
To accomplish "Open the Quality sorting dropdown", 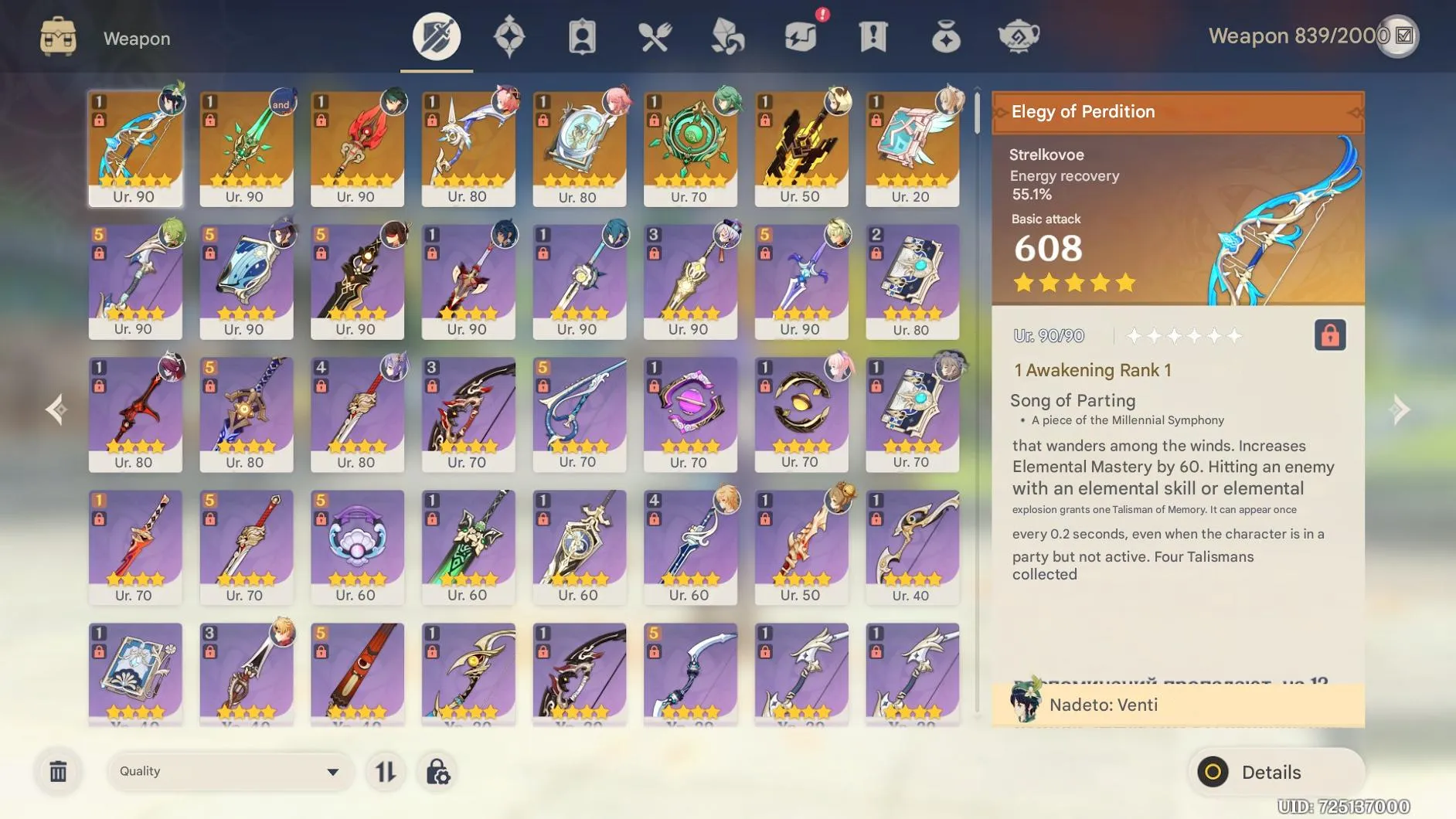I will tap(229, 770).
